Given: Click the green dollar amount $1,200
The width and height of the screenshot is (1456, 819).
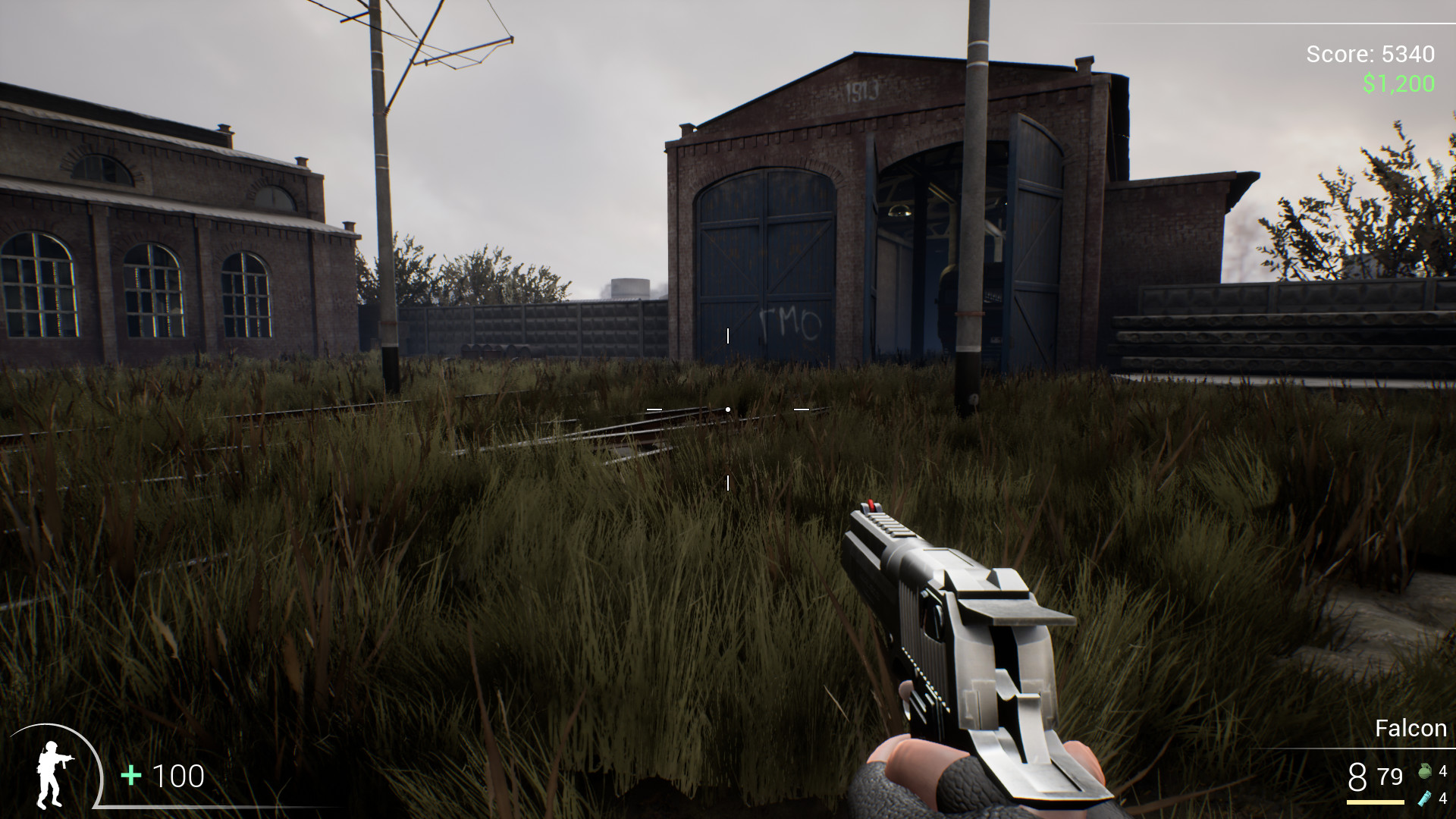Looking at the screenshot, I should coord(1398,83).
